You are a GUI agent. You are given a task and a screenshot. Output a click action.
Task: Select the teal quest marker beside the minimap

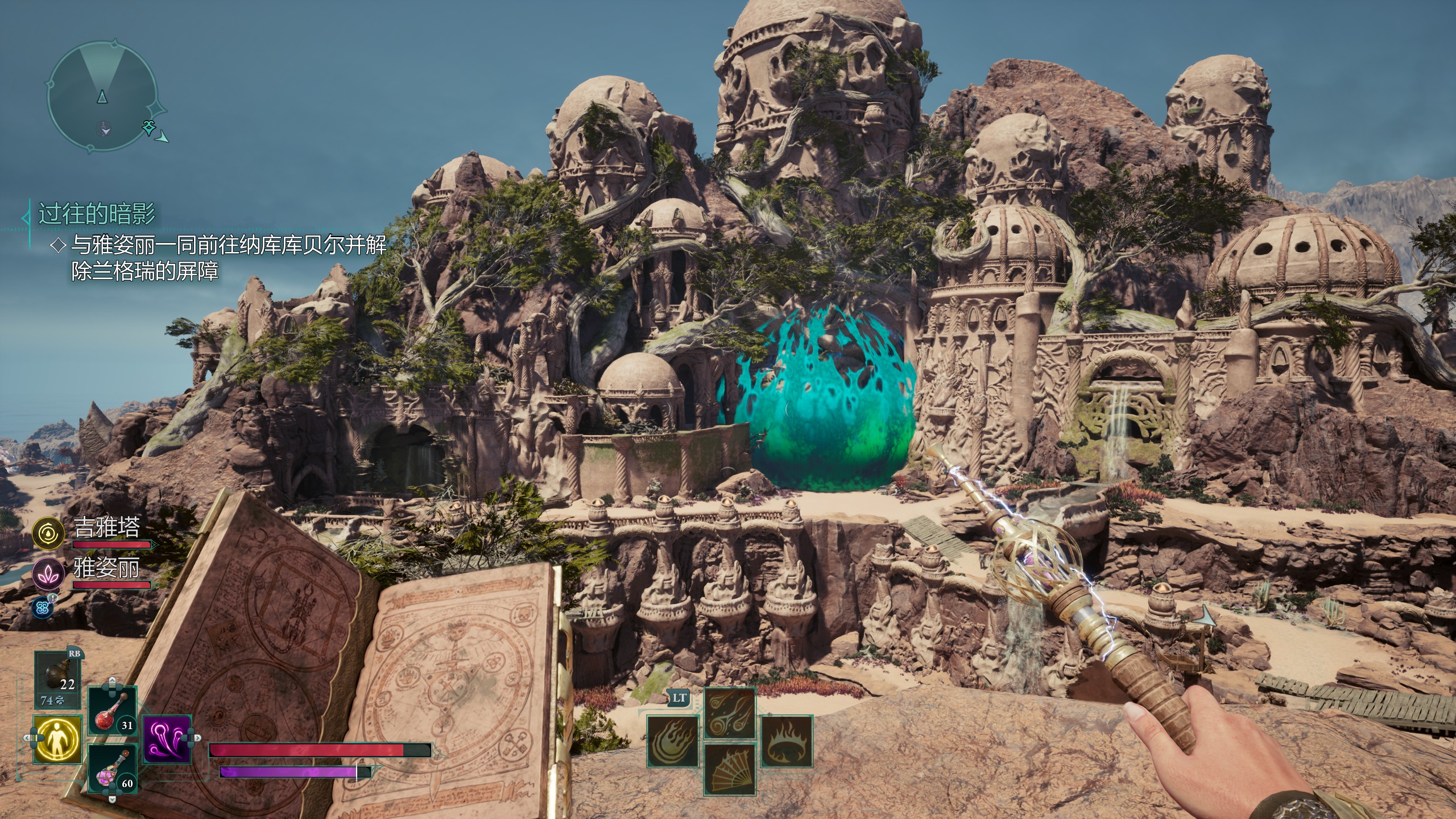[150, 127]
